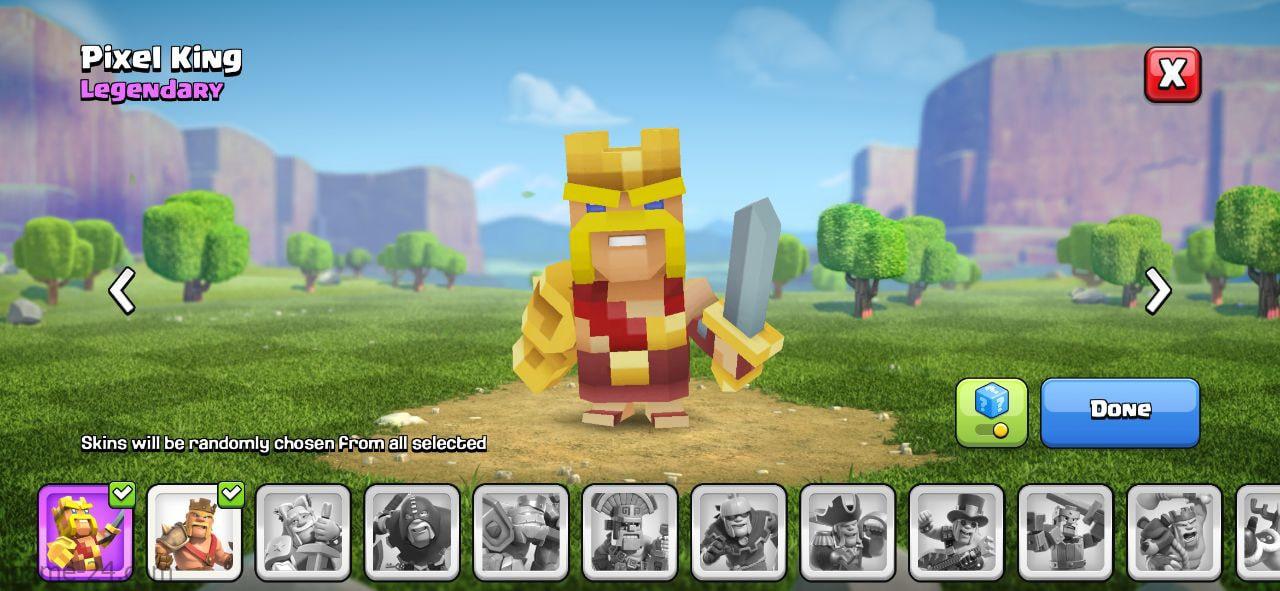Choose the locked thumbs-up King skin
This screenshot has width=1280, height=591.
tap(303, 533)
